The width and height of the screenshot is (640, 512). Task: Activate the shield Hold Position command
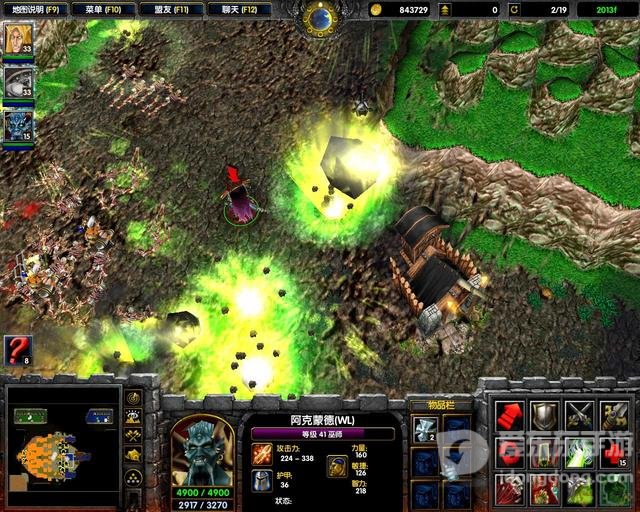click(x=544, y=416)
